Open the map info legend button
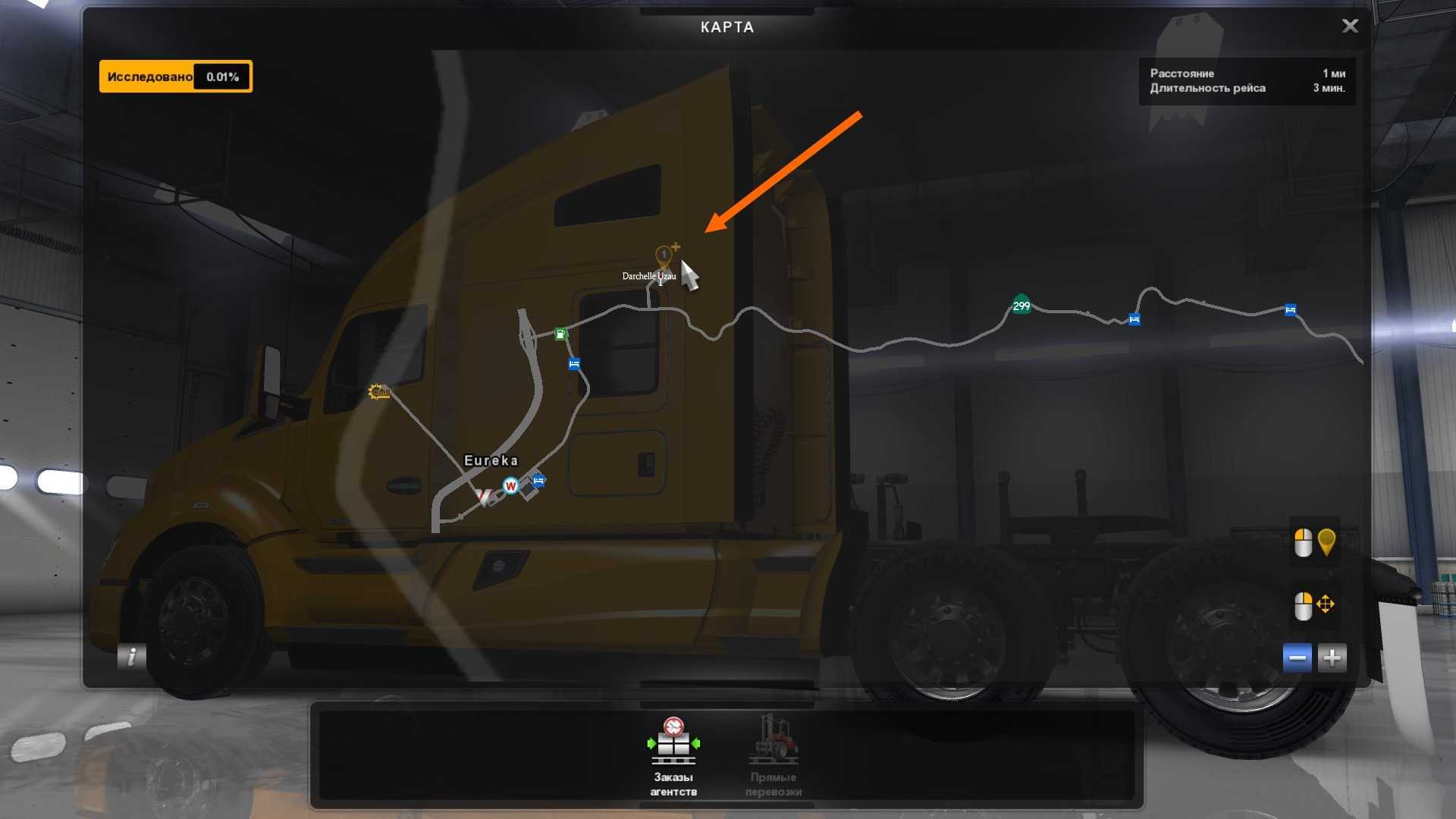This screenshot has height=819, width=1456. 131,656
